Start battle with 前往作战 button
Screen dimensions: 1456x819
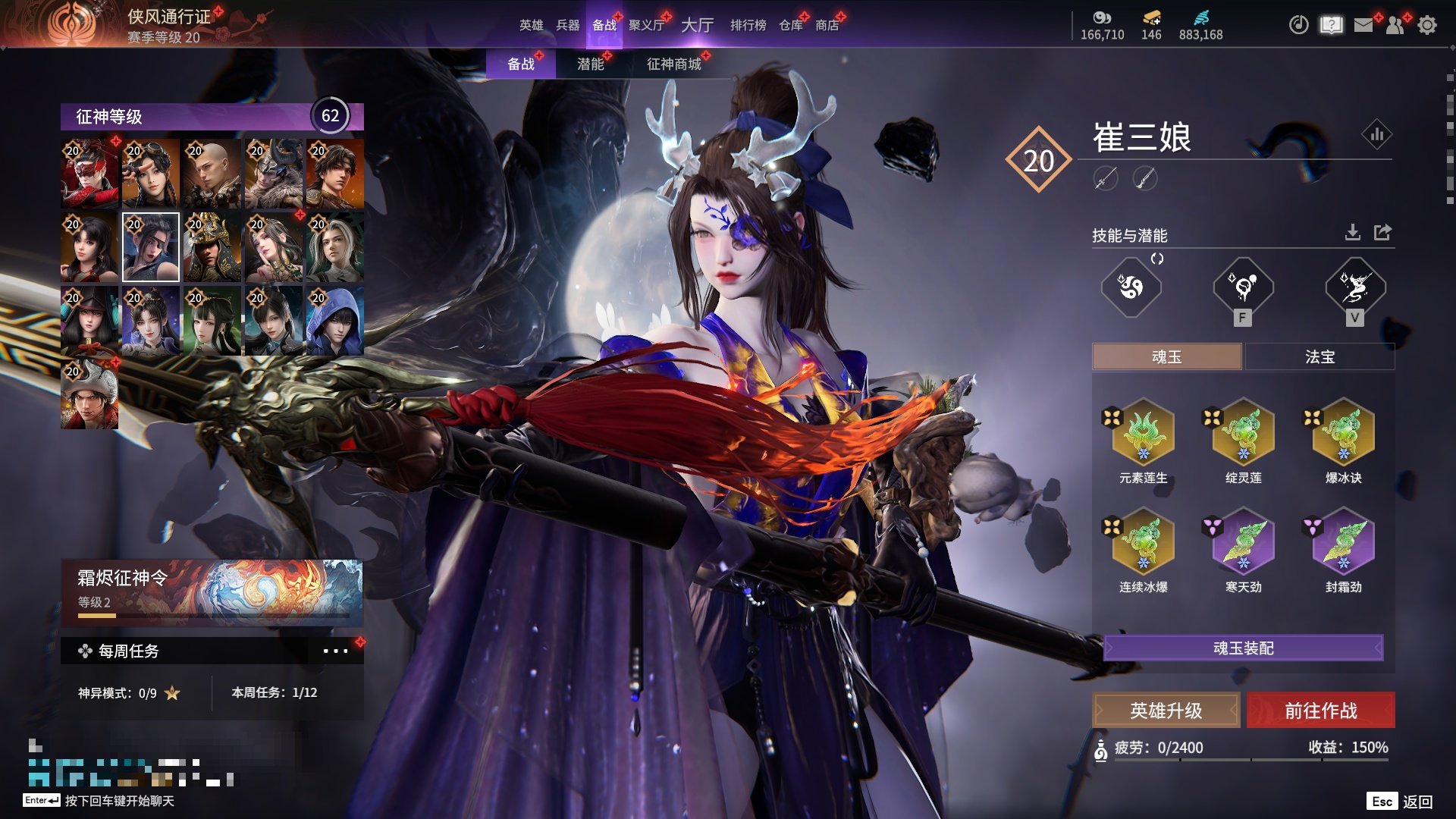(1320, 711)
